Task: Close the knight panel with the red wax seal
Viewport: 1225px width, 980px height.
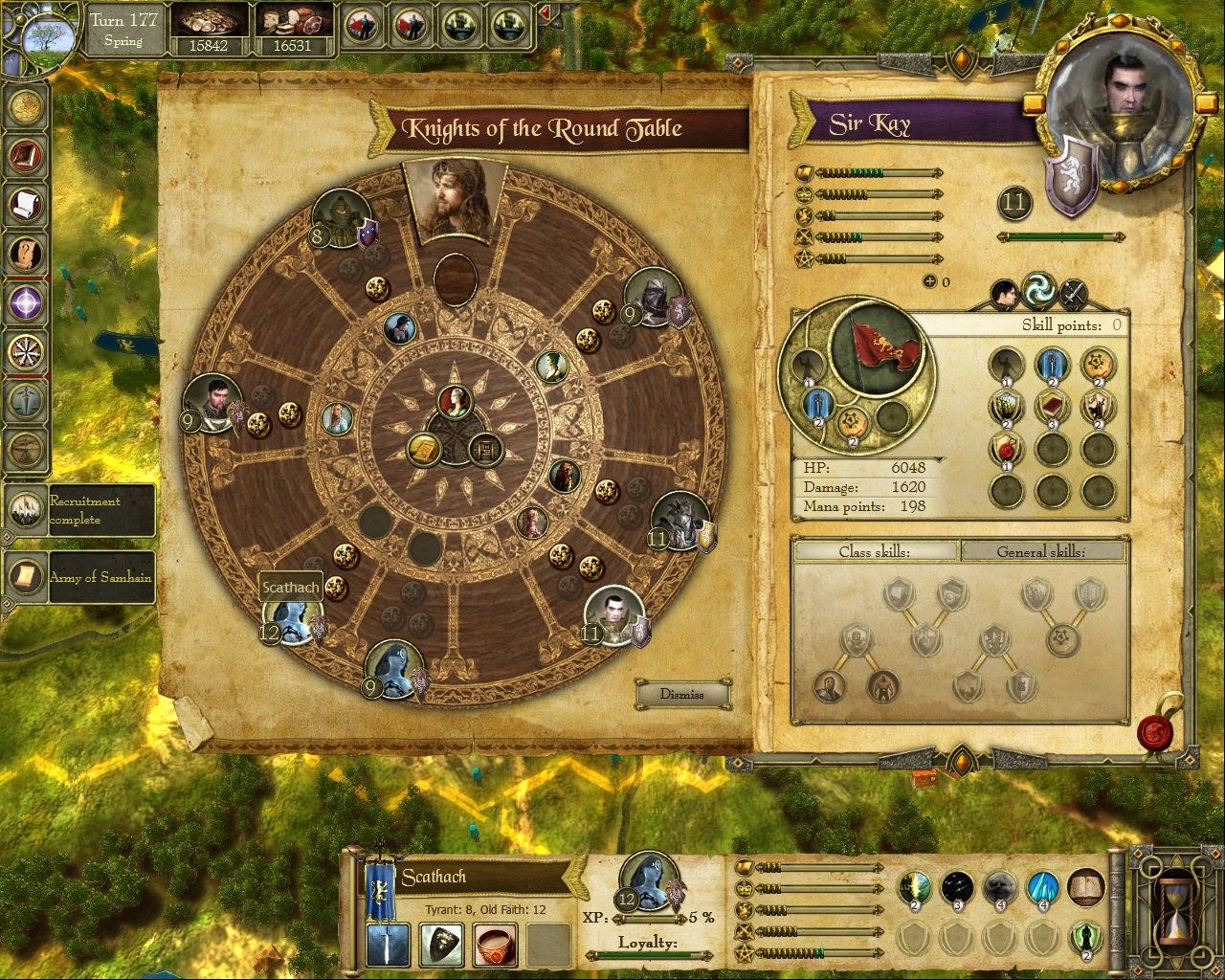Action: (x=1157, y=733)
